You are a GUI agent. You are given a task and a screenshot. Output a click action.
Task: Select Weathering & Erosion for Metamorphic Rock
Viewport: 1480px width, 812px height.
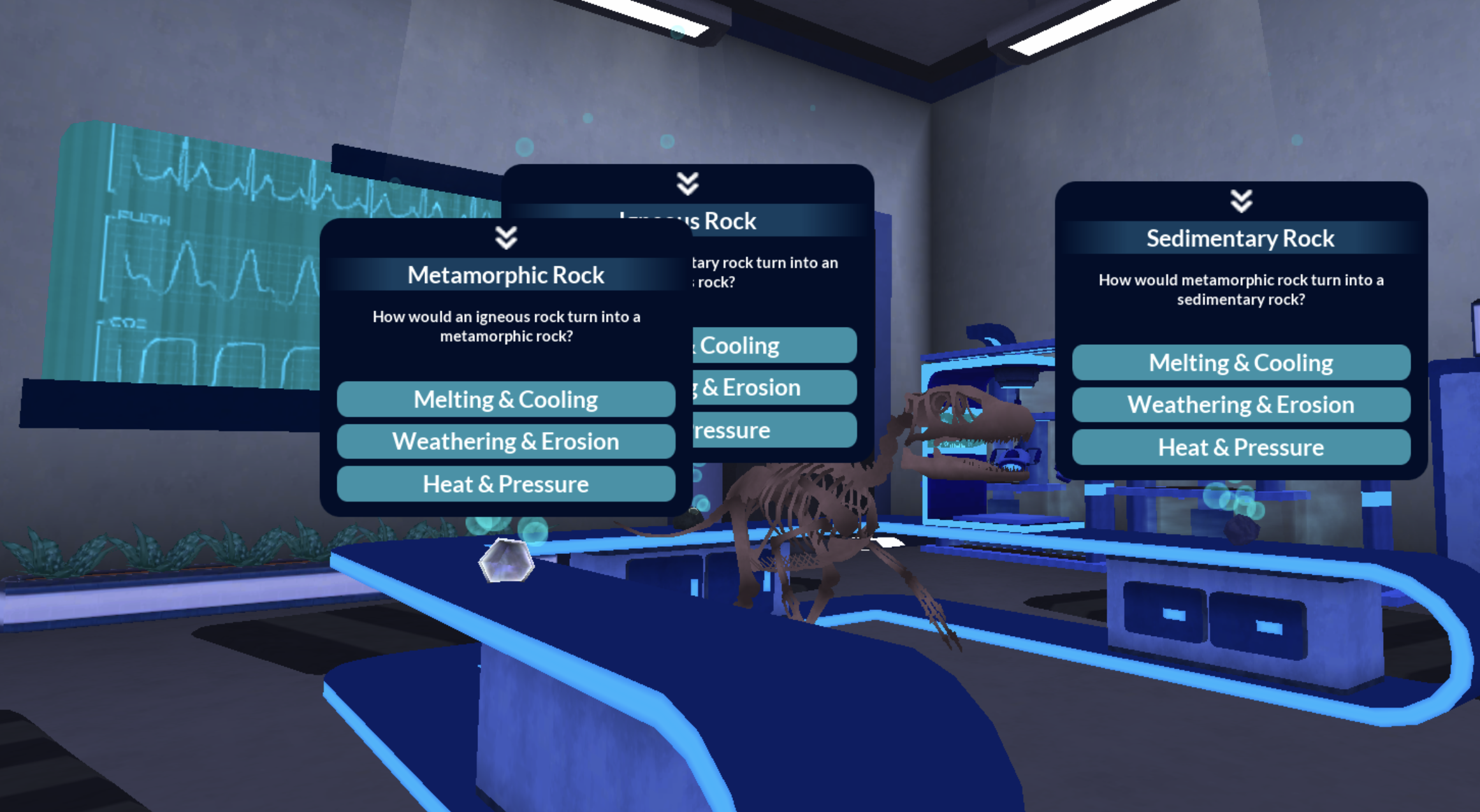tap(505, 442)
